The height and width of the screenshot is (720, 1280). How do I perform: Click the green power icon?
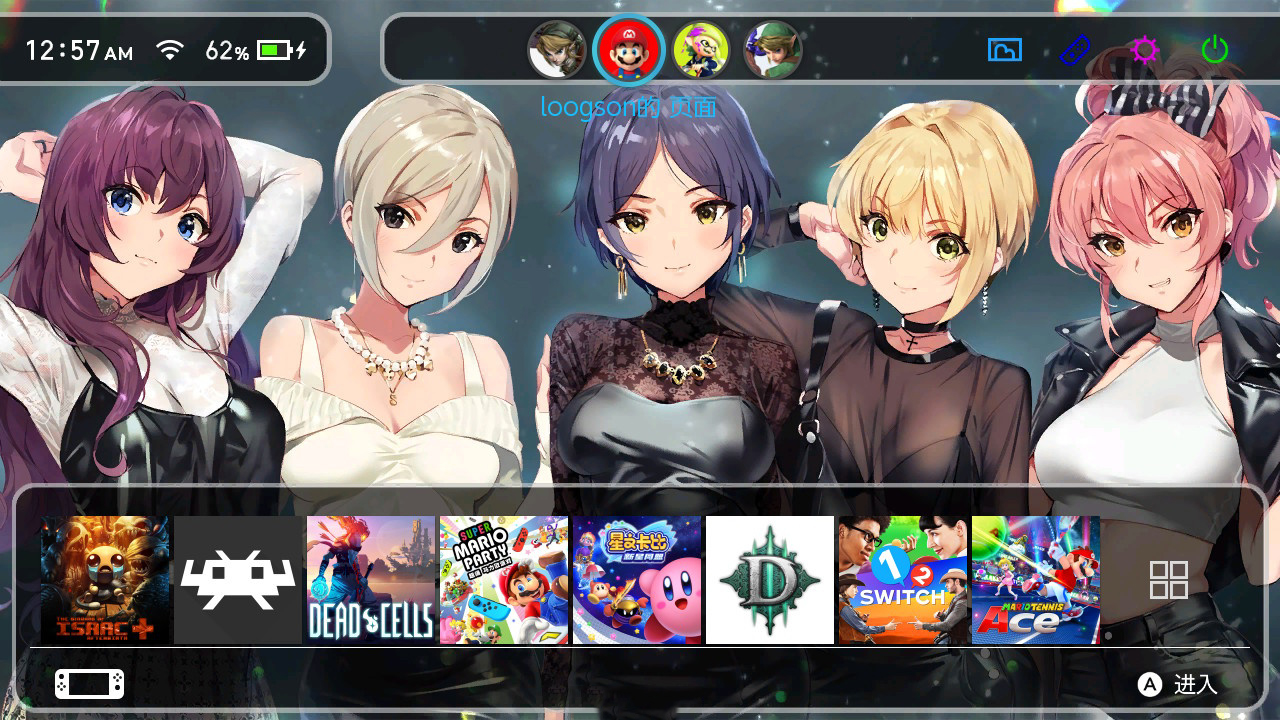coord(1214,49)
